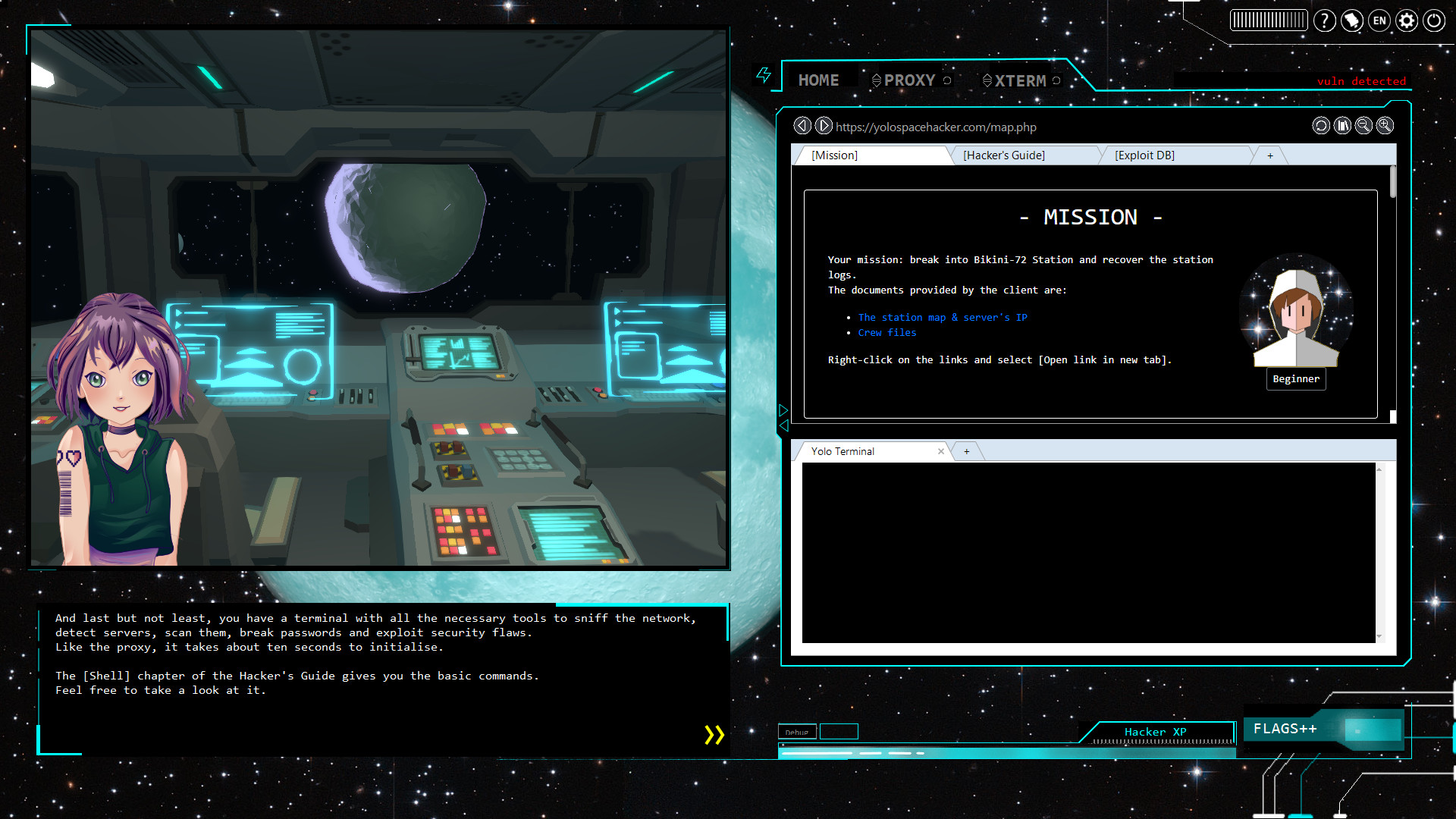Open the station map & server's IP link
This screenshot has width=1456, height=819.
coord(943,317)
